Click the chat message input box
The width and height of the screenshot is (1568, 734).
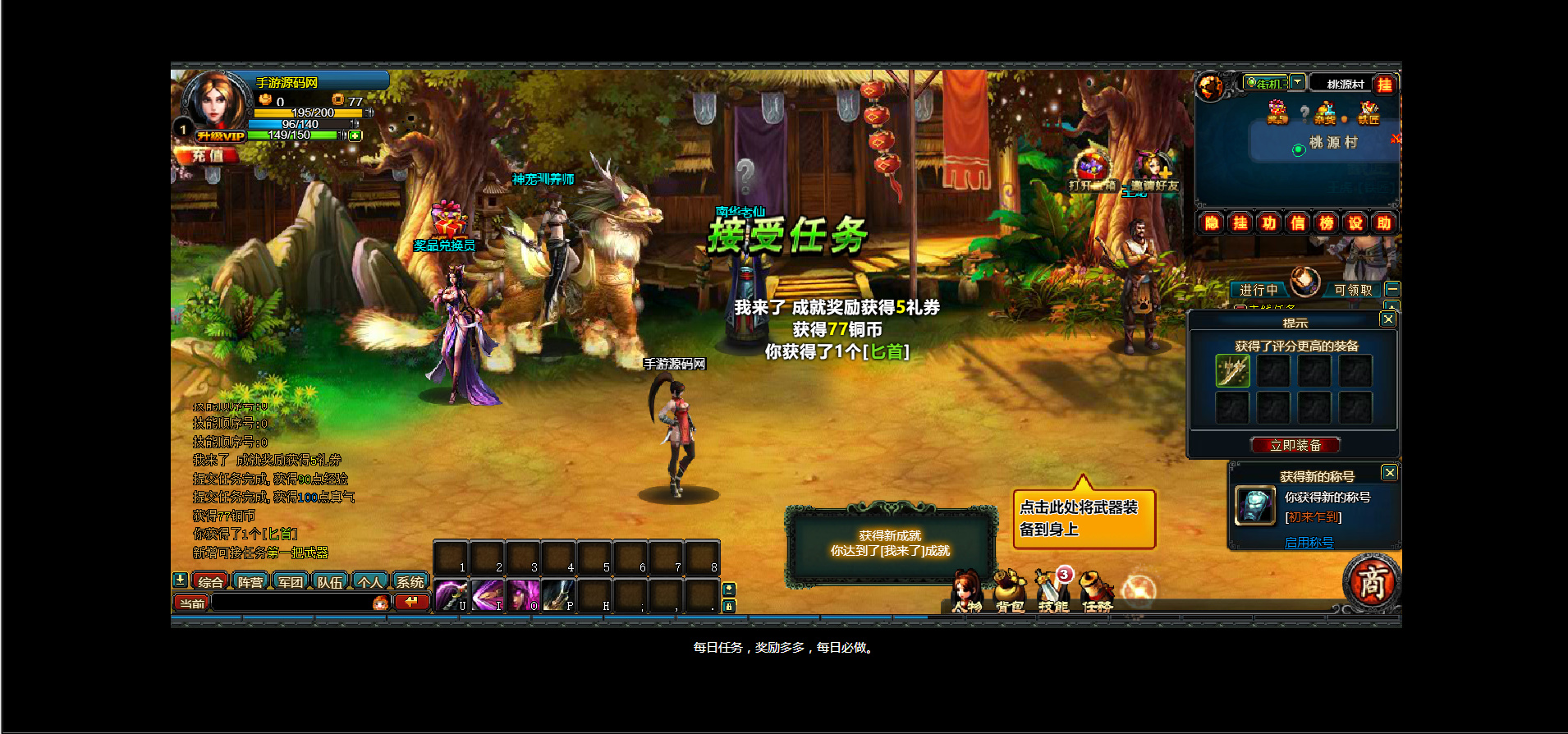coord(291,603)
